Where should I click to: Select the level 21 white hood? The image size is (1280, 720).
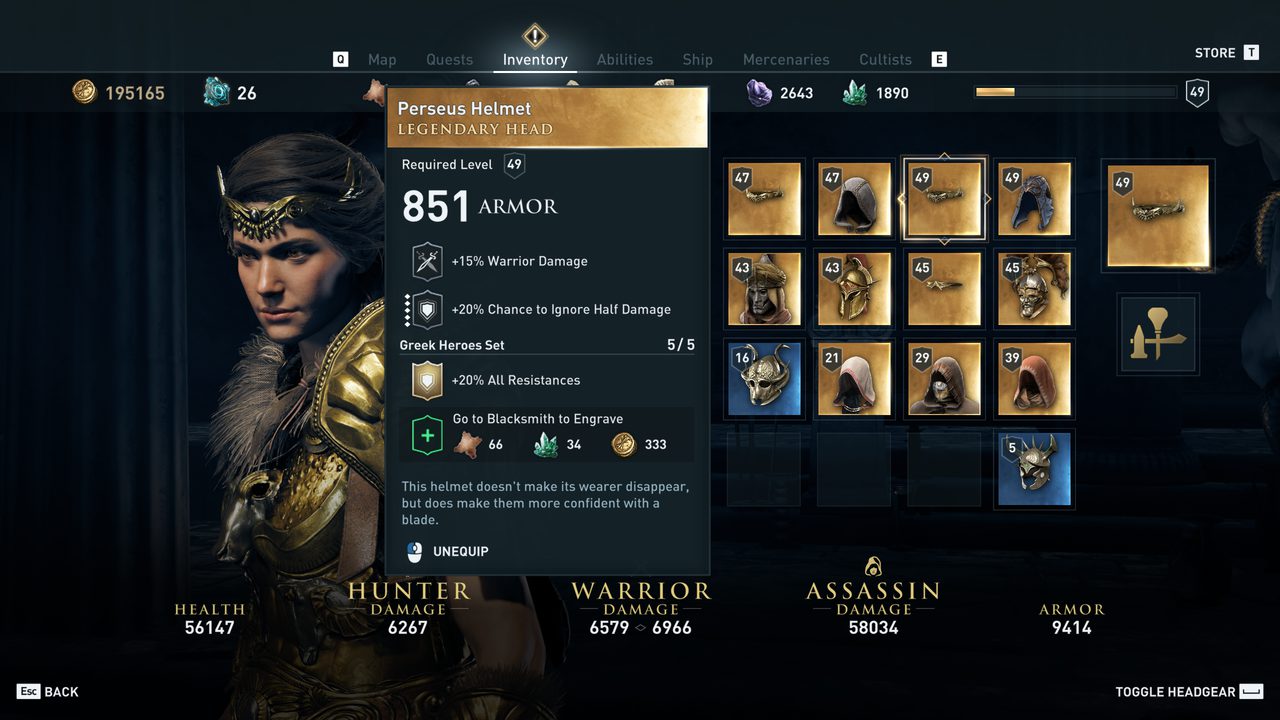[x=854, y=379]
